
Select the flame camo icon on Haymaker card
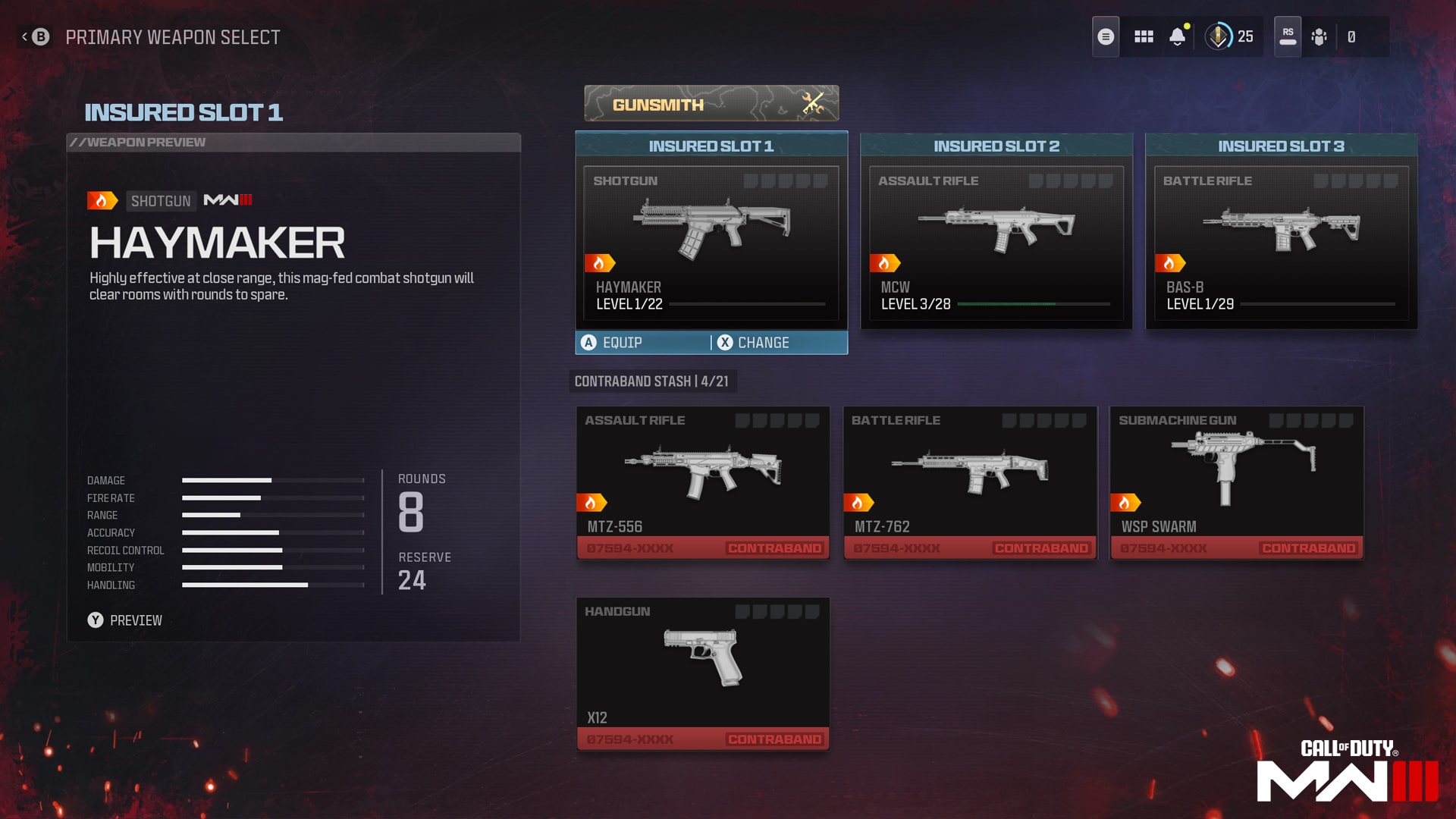click(x=600, y=262)
